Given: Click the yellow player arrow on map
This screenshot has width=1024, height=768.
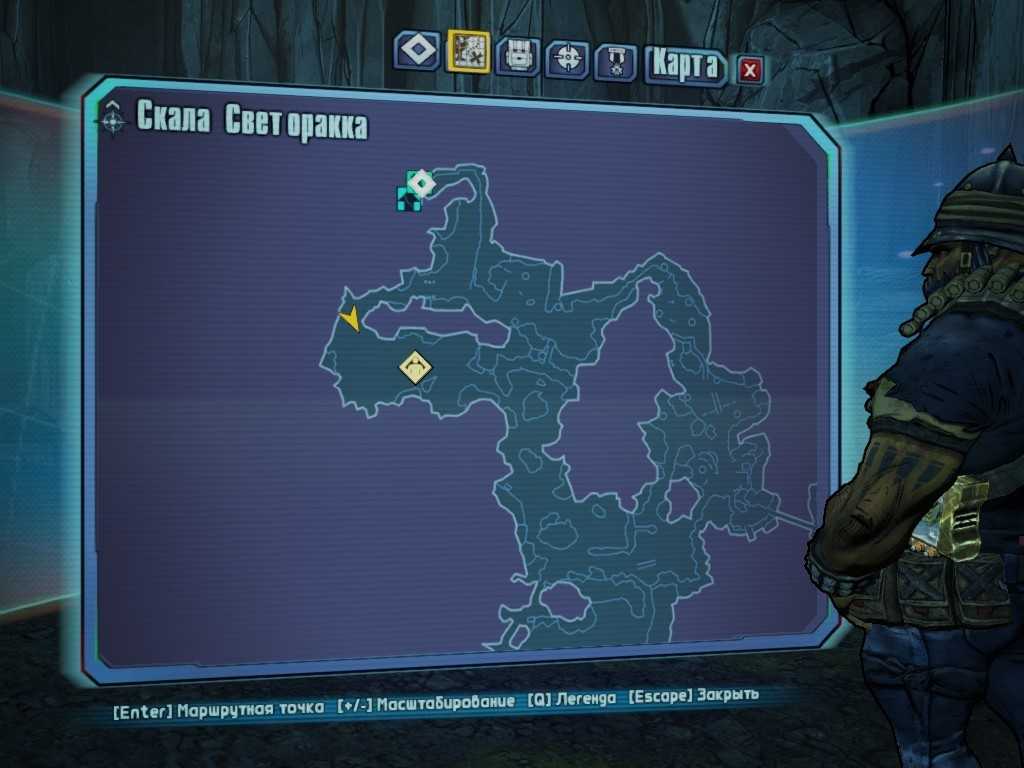Looking at the screenshot, I should coord(350,319).
